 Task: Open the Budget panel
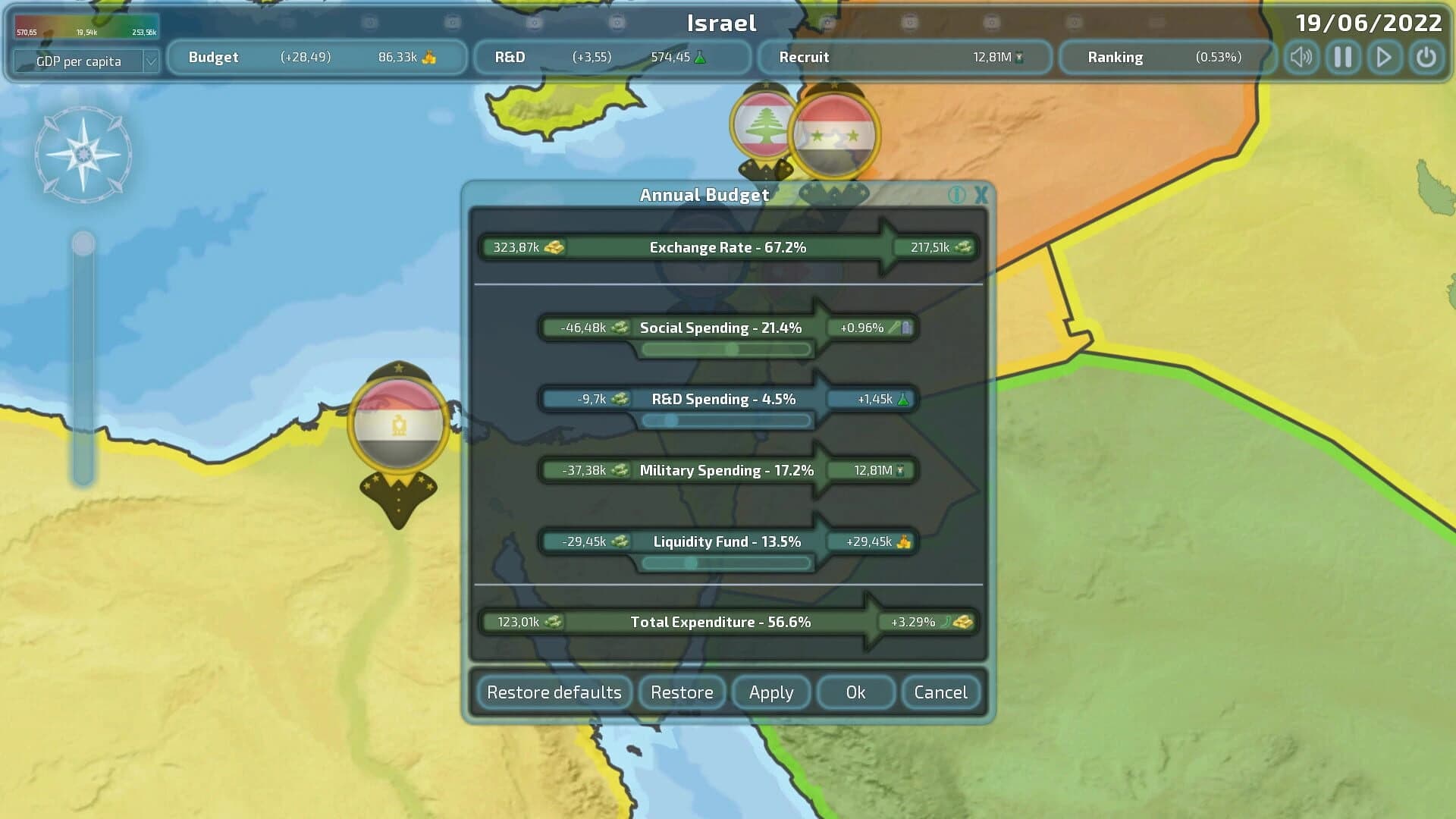[x=317, y=57]
